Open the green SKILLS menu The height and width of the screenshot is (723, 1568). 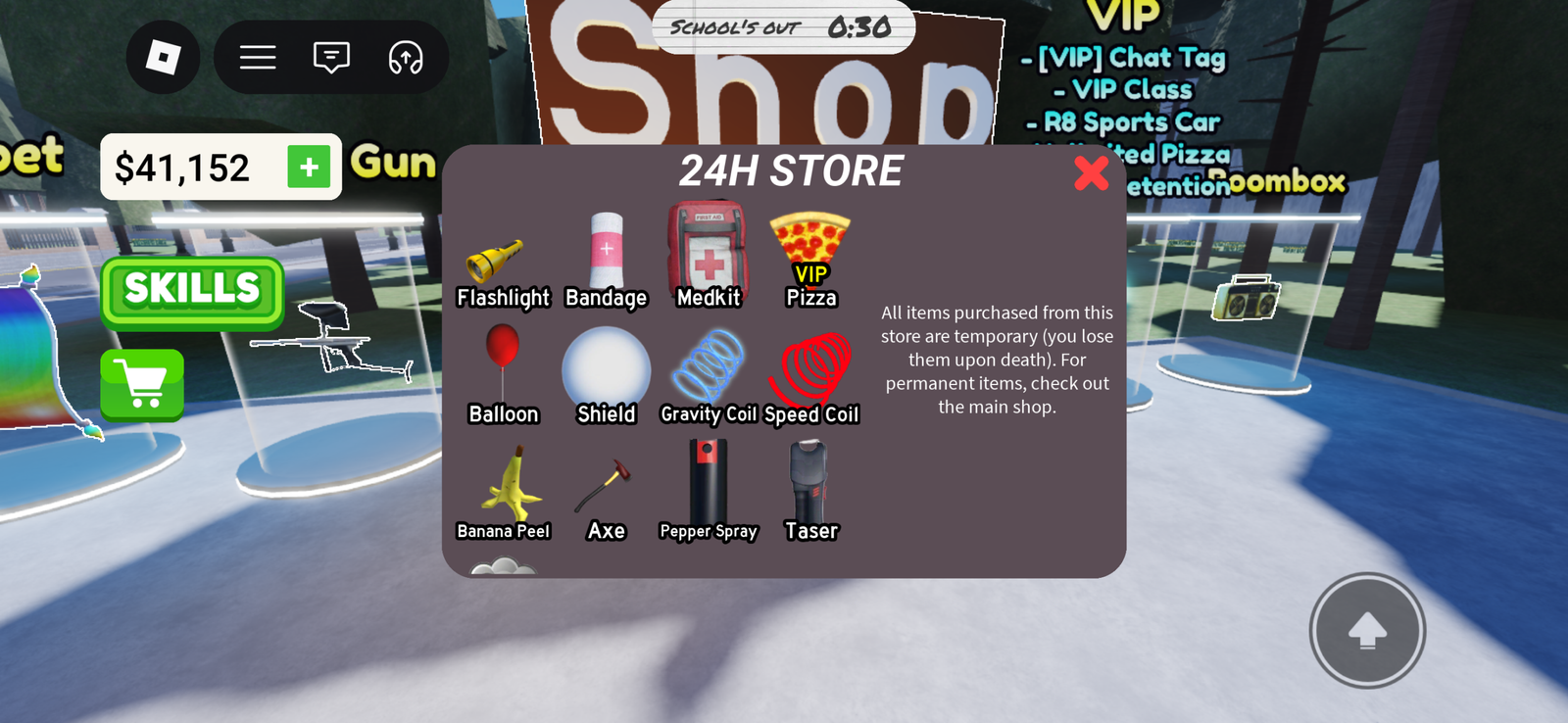click(192, 291)
